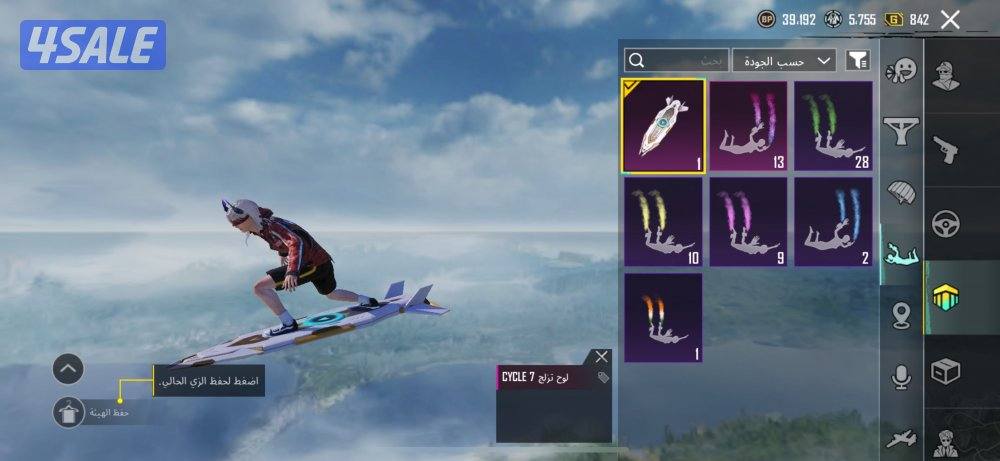Switch to the emote face tab
This screenshot has width=1000, height=461.
pos(902,70)
